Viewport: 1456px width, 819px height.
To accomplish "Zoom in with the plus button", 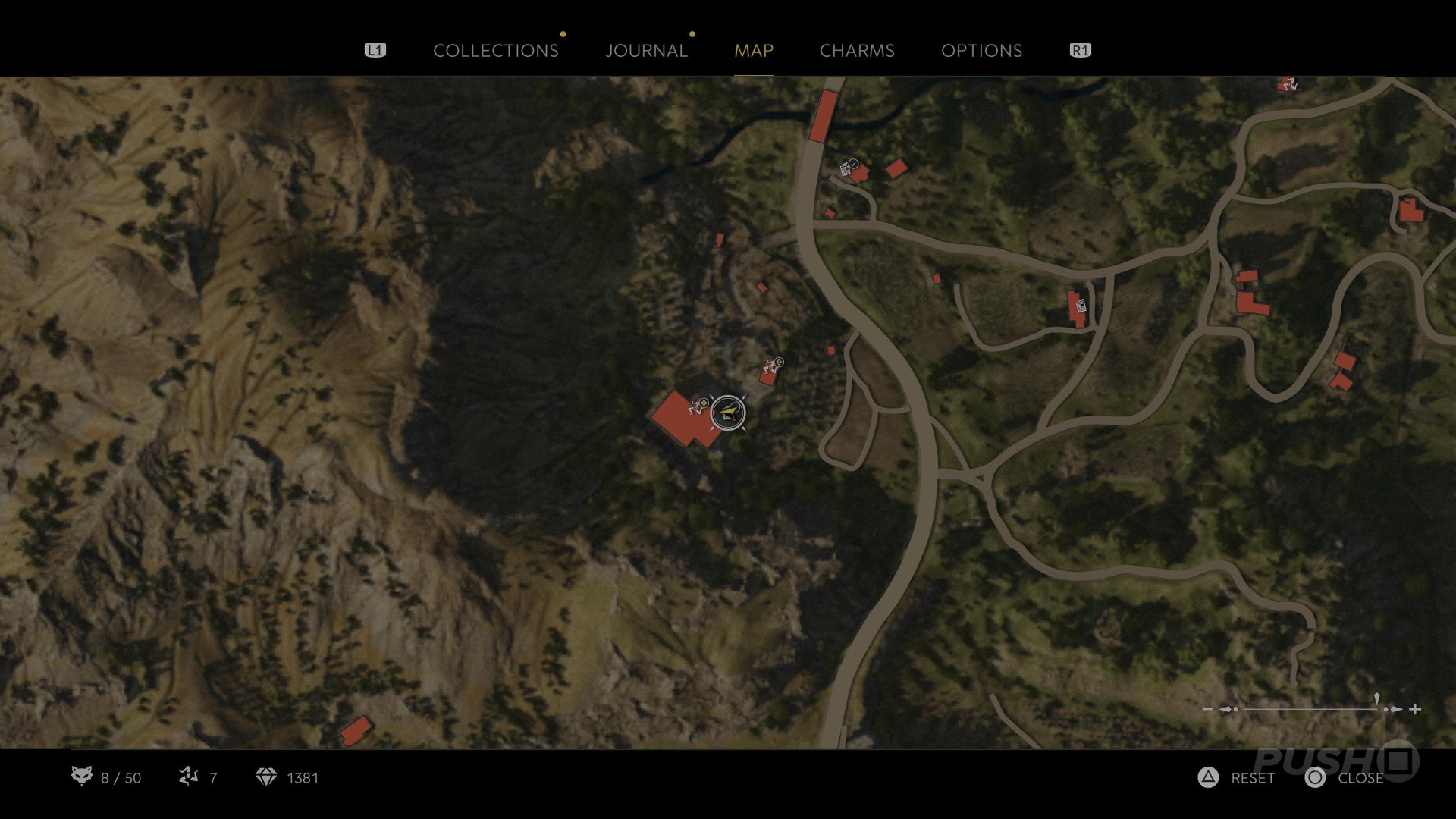I will [1415, 709].
